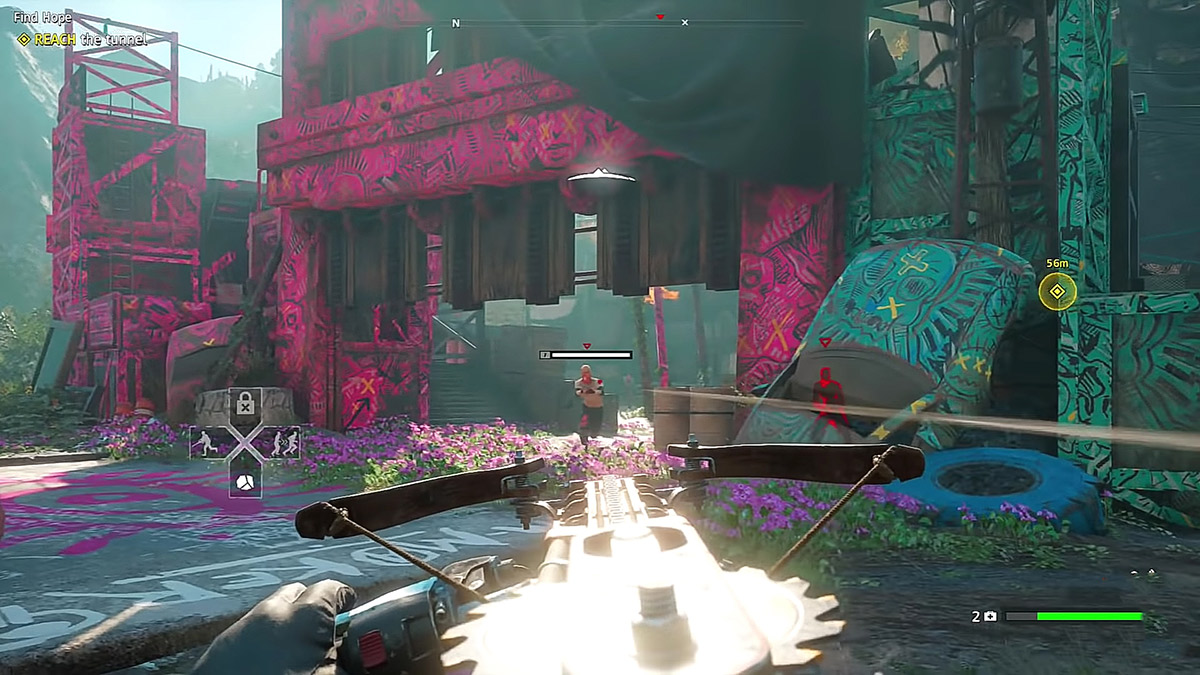Click the Reach the tunnel objective
Viewport: 1200px width, 675px height.
coord(84,39)
